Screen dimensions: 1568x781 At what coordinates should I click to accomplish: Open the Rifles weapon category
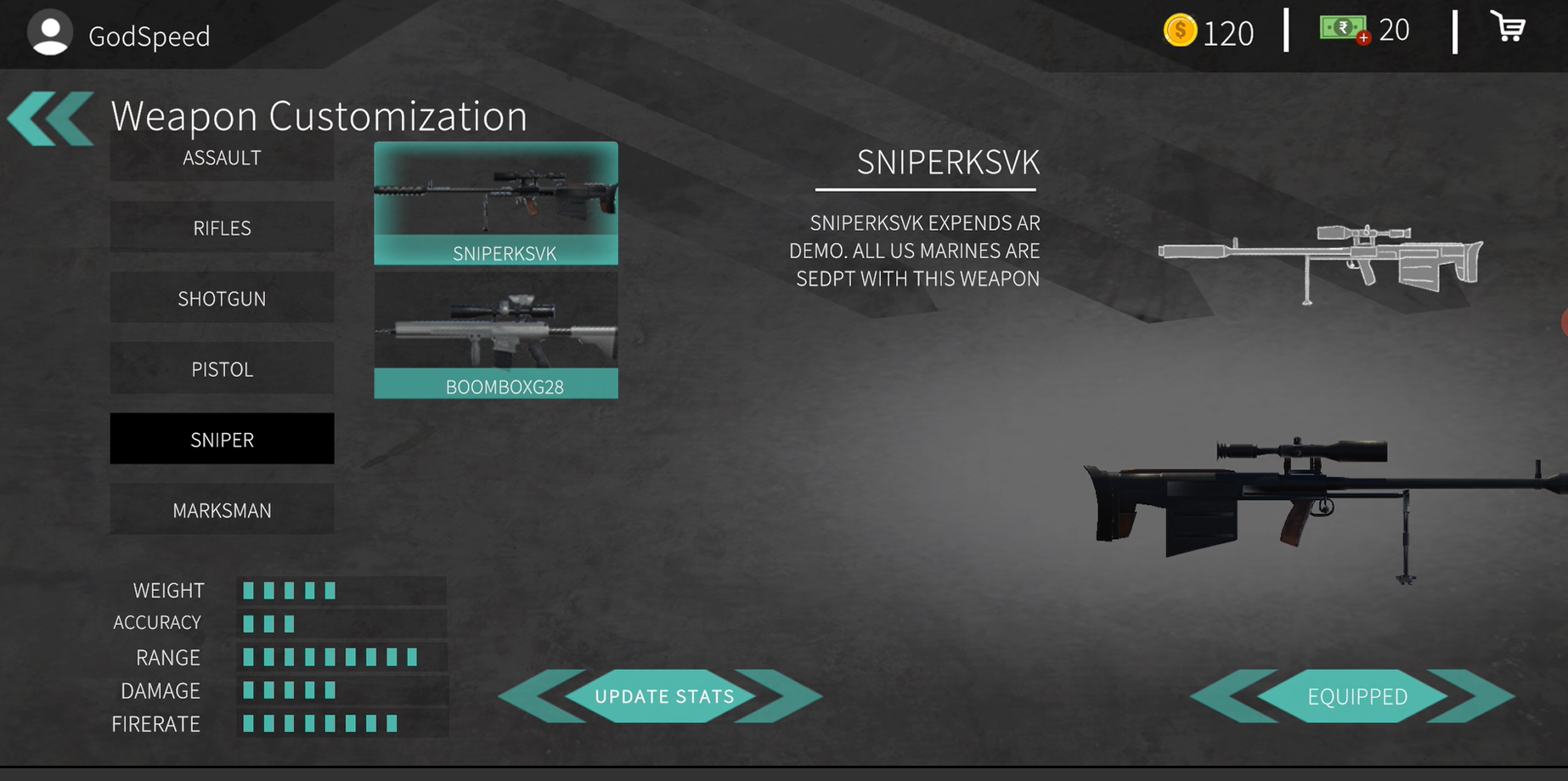(x=222, y=228)
